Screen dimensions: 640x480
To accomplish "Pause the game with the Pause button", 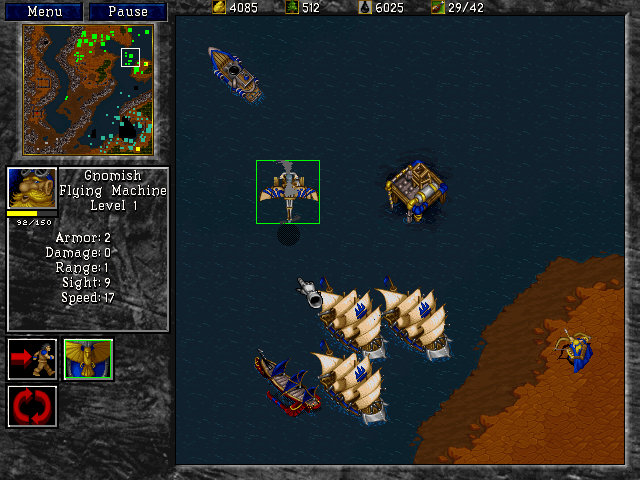I will click(x=127, y=12).
